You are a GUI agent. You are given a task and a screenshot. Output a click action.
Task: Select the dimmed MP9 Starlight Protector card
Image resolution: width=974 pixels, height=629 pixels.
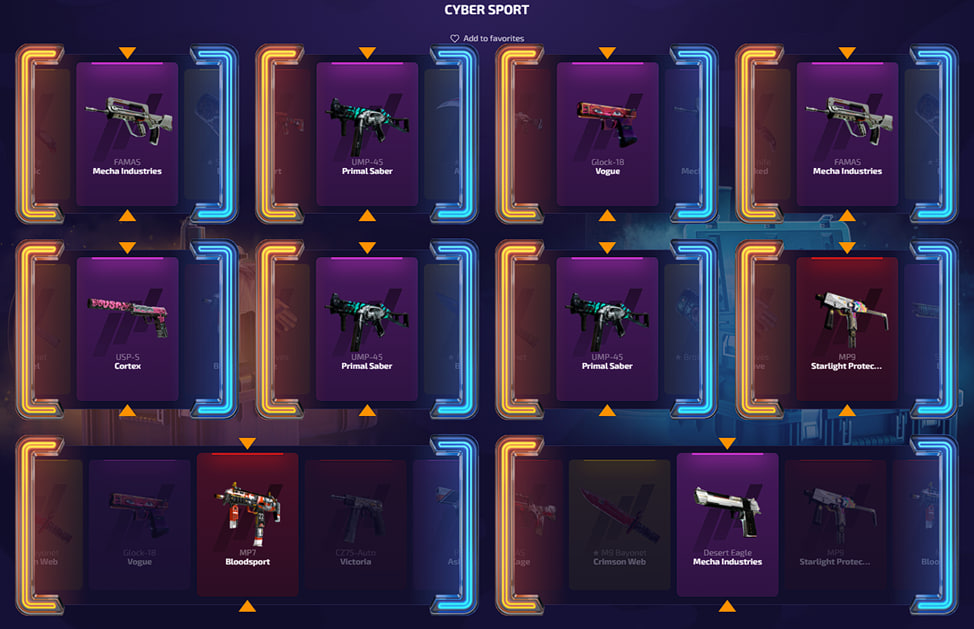pyautogui.click(x=835, y=524)
